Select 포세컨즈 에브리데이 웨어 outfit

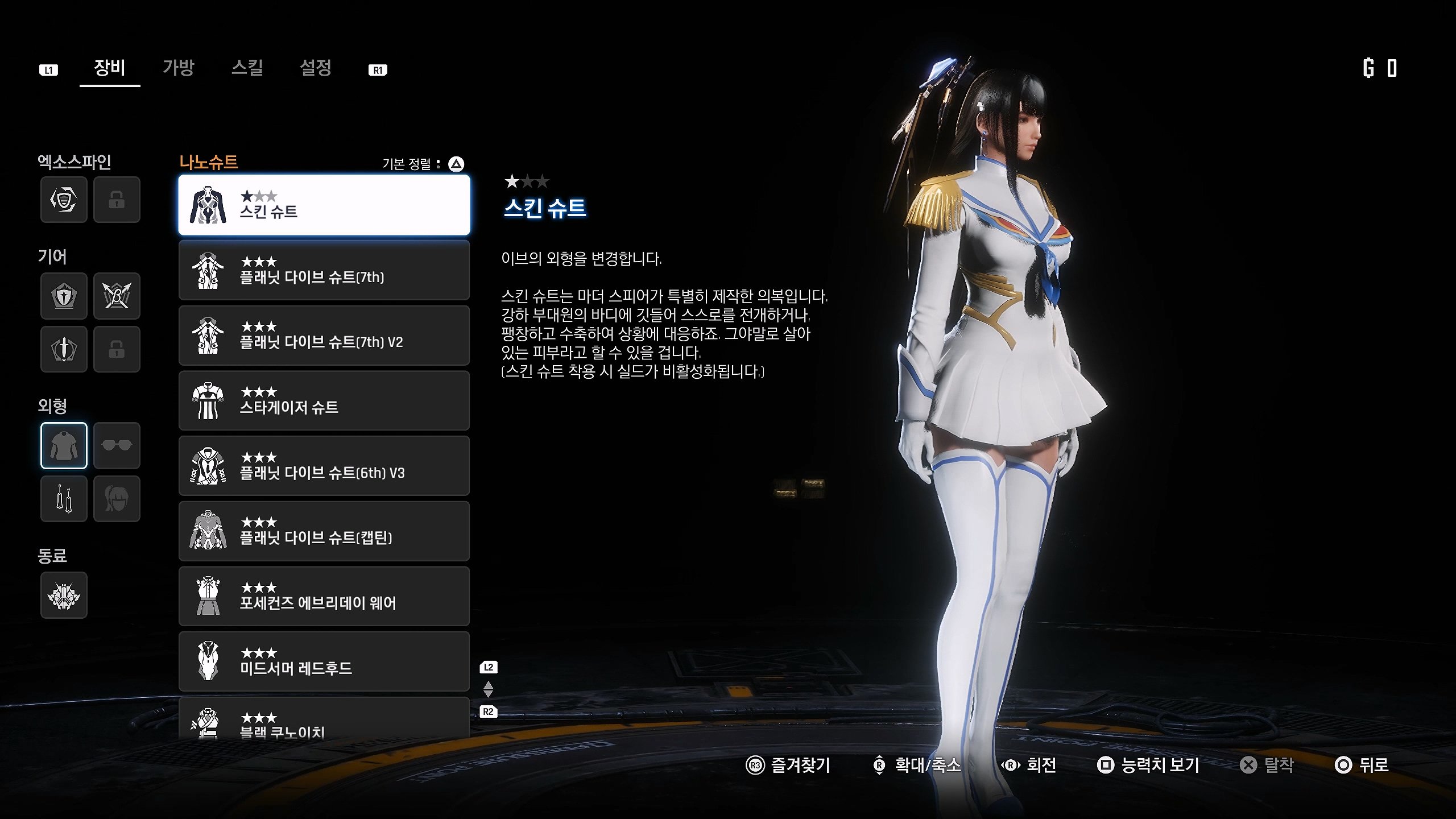click(x=324, y=596)
